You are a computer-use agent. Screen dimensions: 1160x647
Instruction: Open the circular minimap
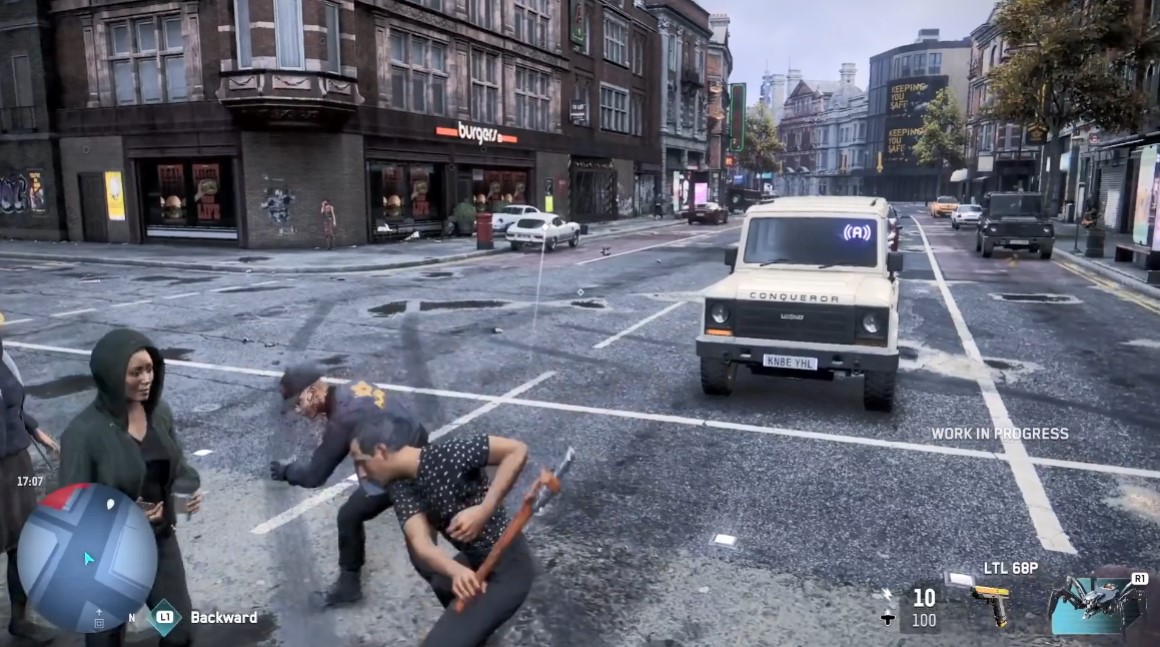pos(87,557)
